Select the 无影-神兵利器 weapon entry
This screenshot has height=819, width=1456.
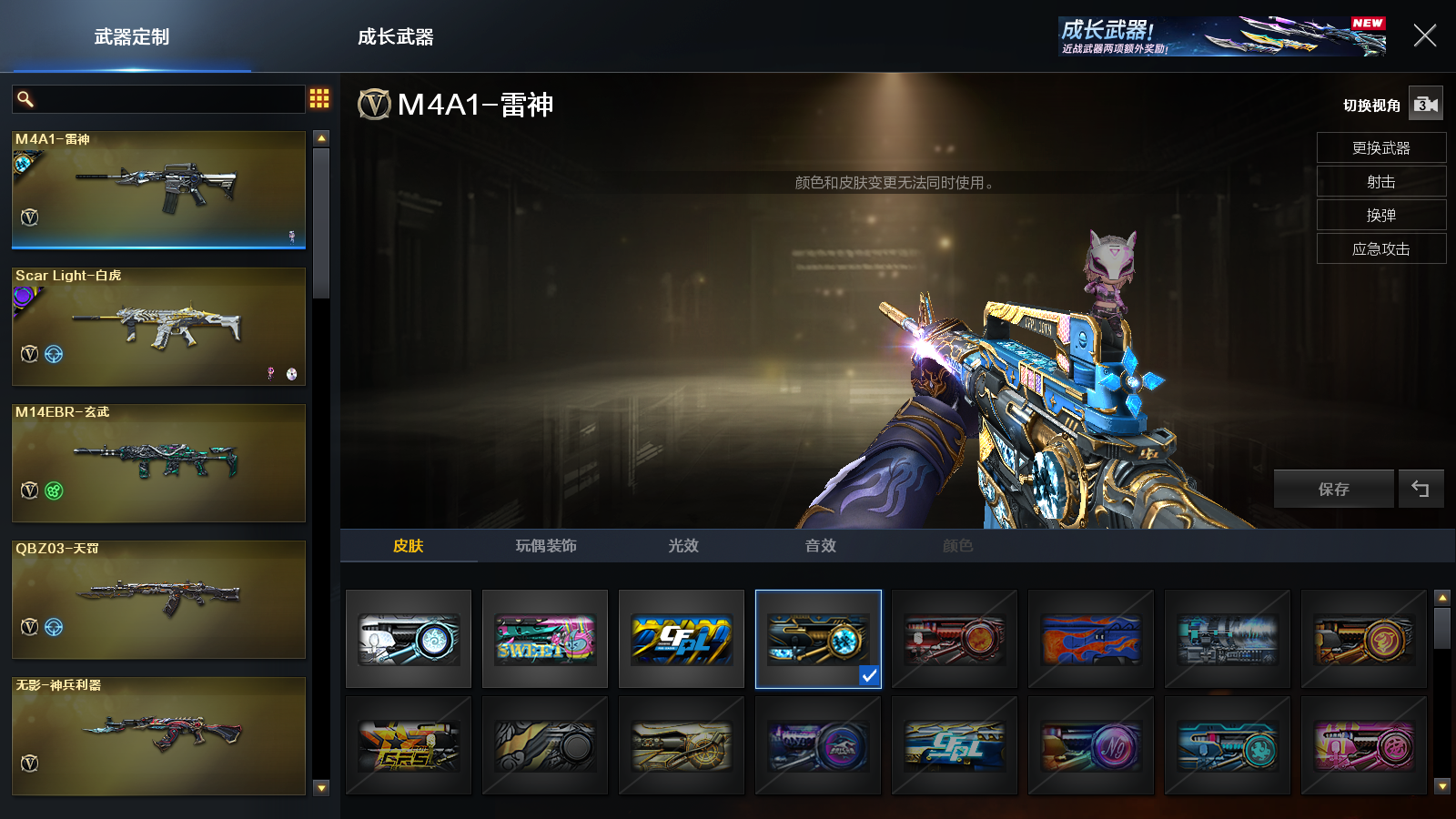click(x=158, y=735)
